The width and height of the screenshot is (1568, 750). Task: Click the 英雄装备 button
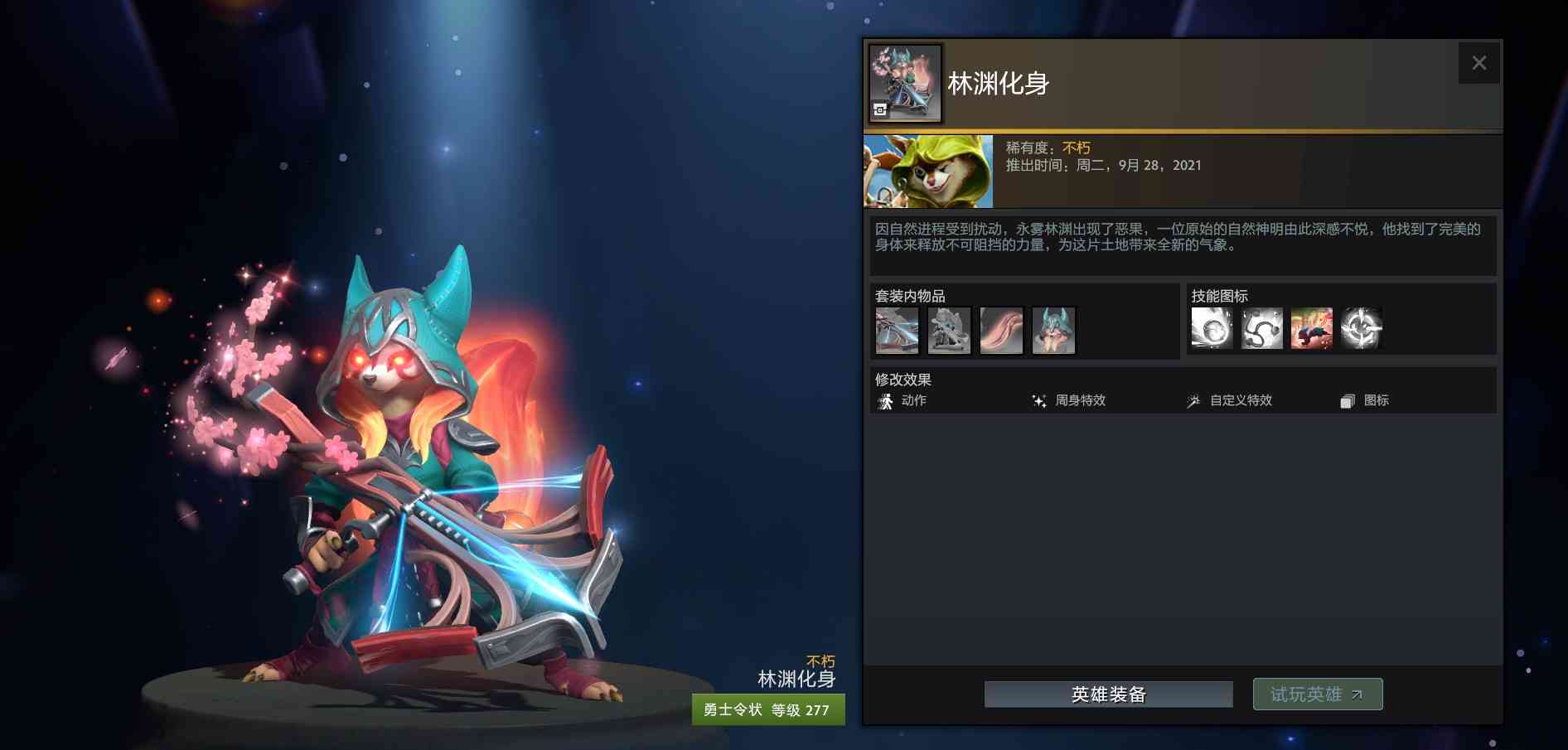pos(1108,694)
